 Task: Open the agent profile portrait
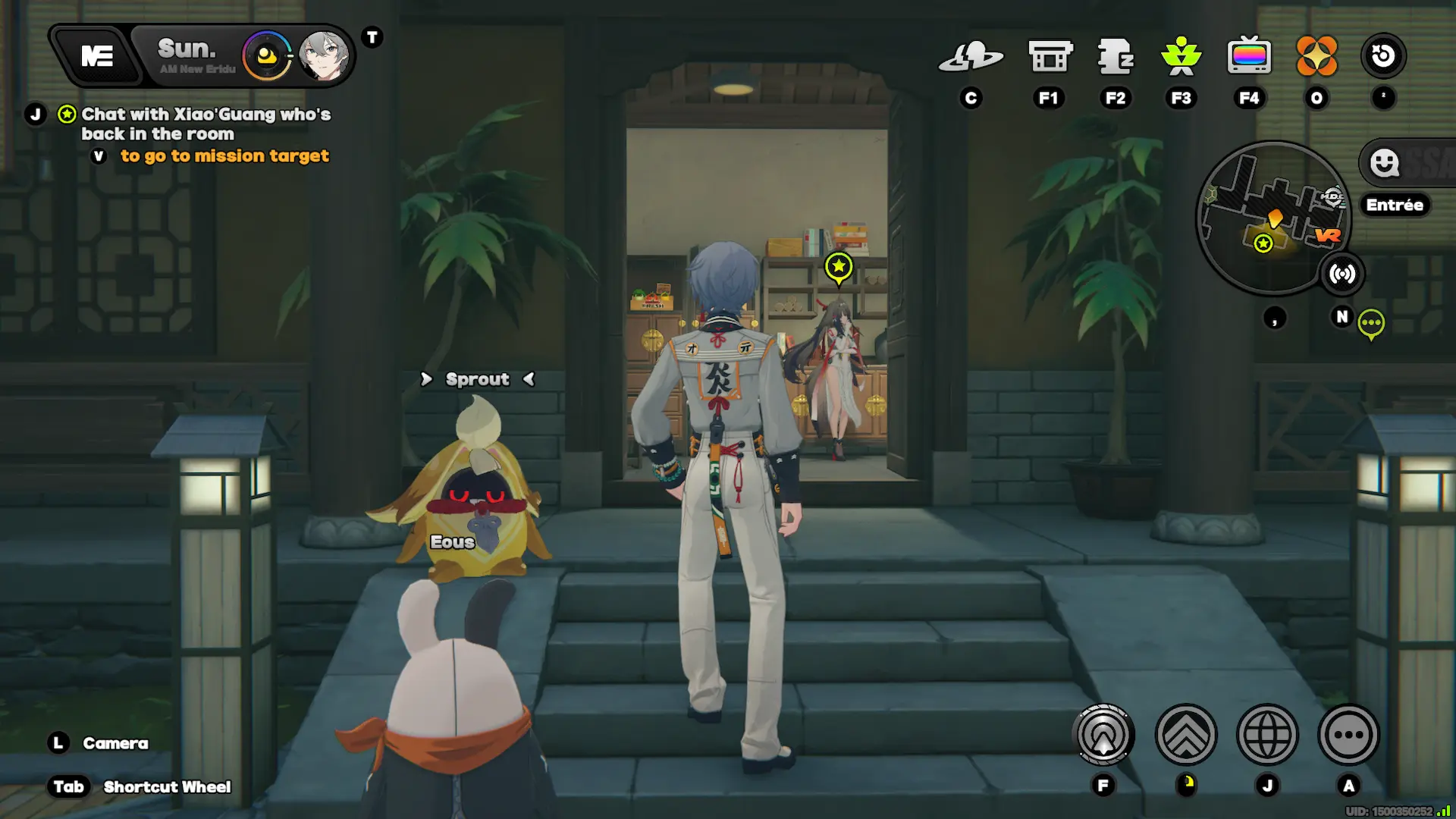(325, 56)
